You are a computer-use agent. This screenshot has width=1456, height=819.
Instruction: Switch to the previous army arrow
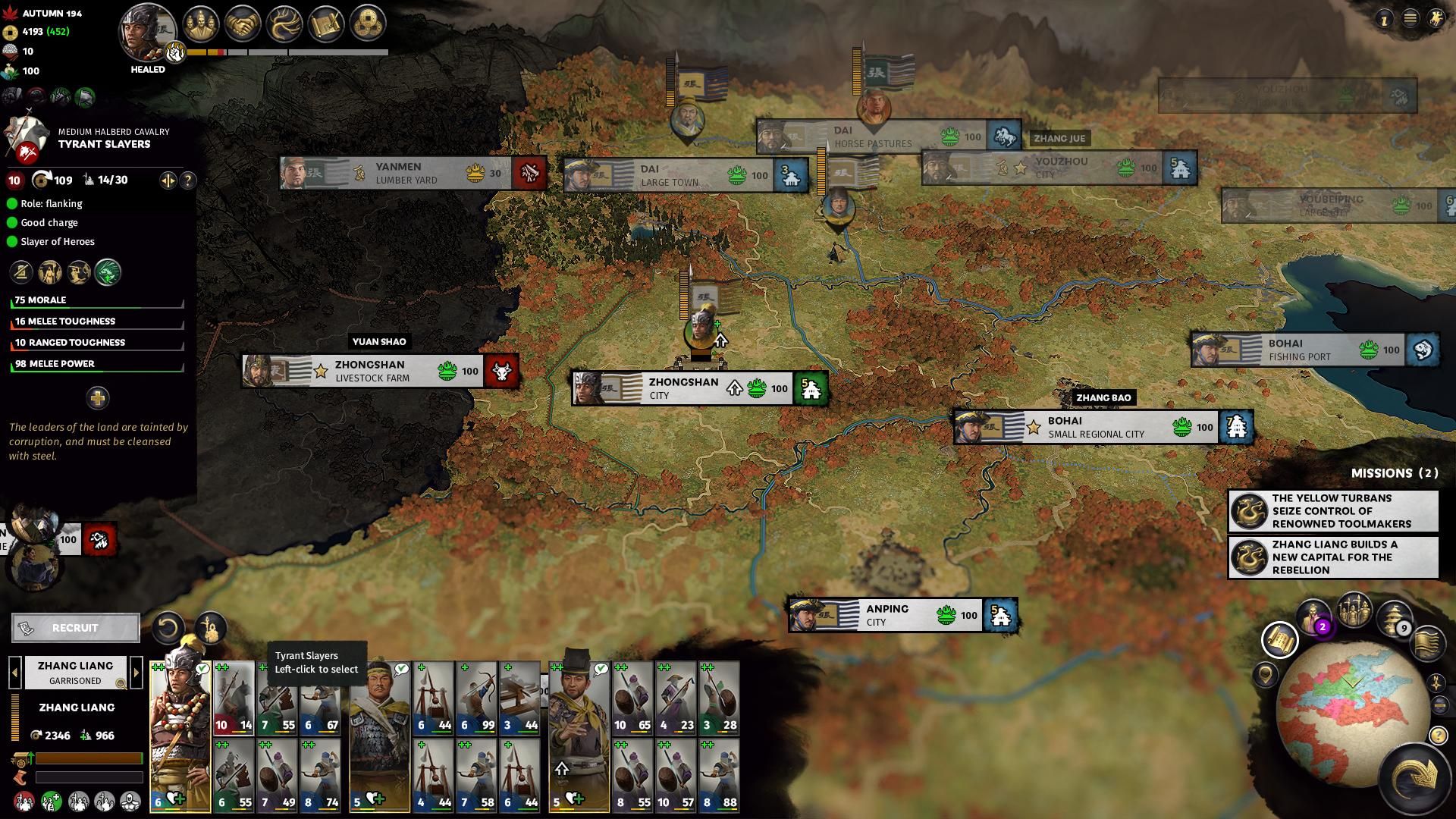click(x=14, y=673)
